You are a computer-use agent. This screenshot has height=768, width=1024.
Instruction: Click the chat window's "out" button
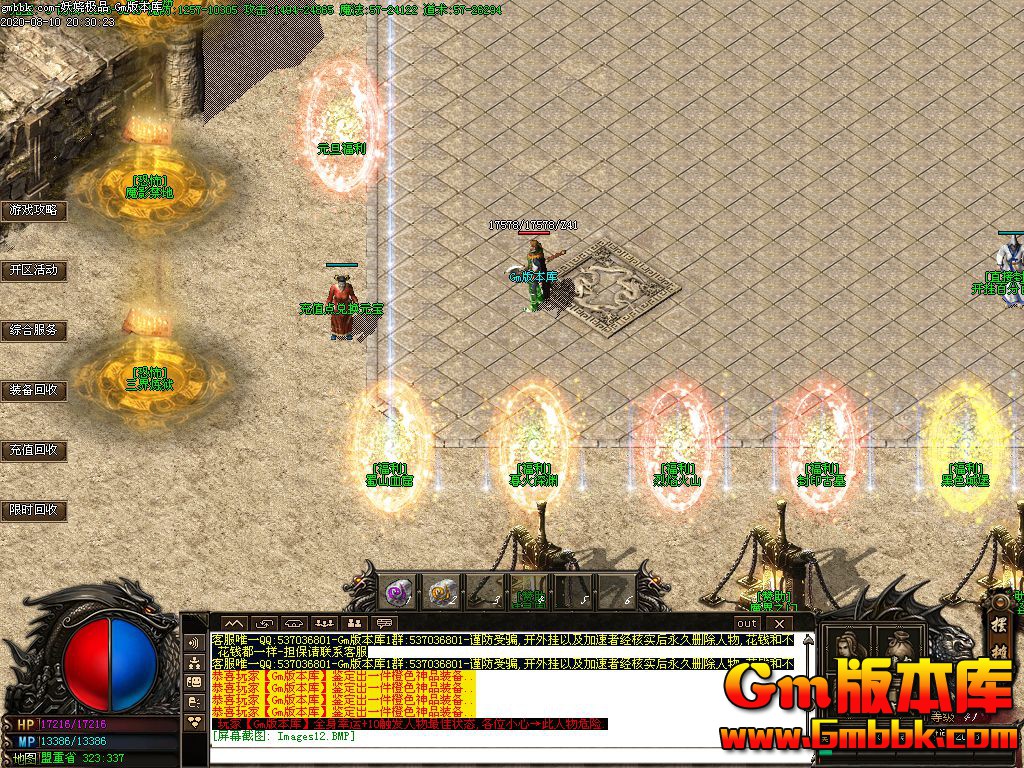[x=747, y=624]
